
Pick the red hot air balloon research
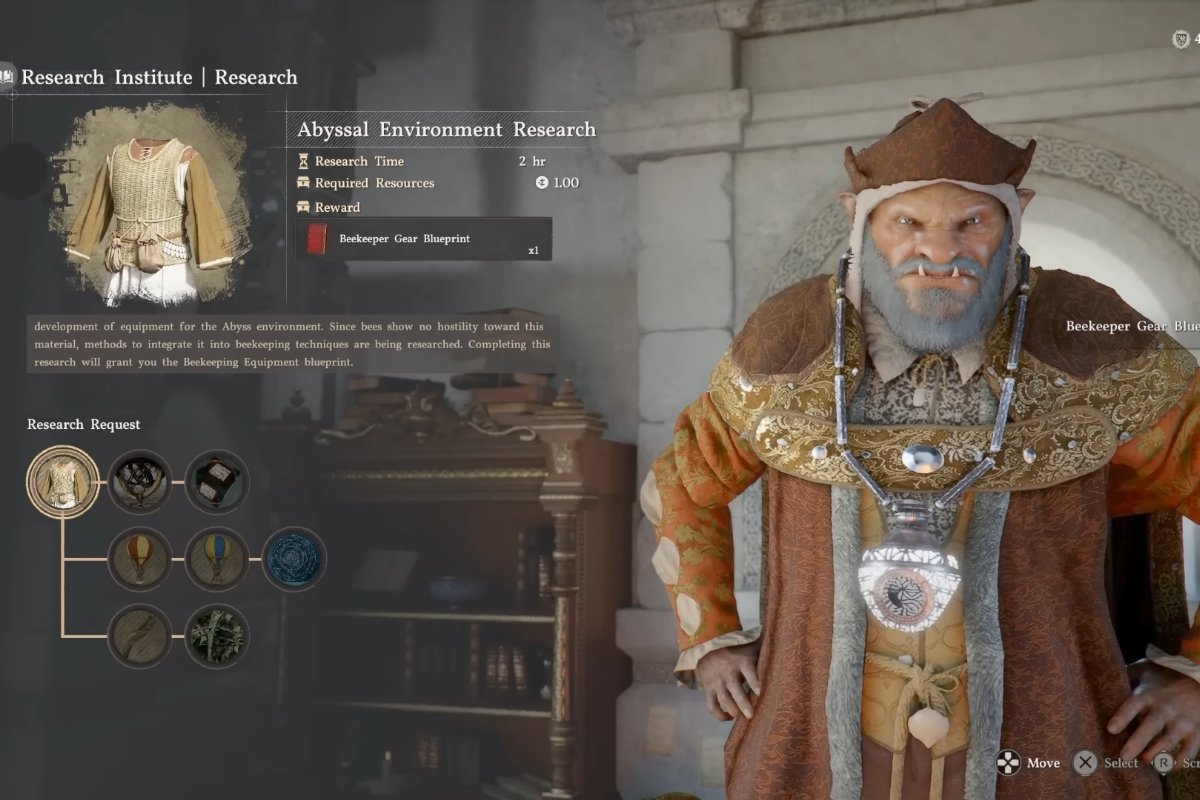140,559
